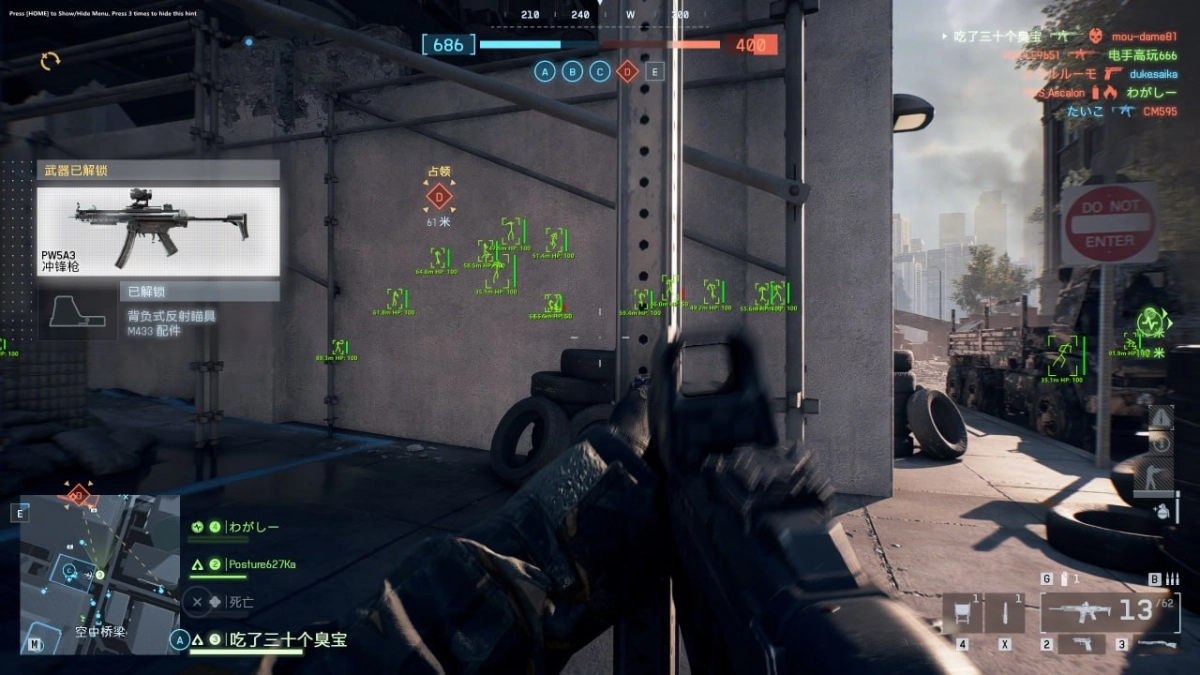
Task: Click the minimap
Action: tap(100, 574)
